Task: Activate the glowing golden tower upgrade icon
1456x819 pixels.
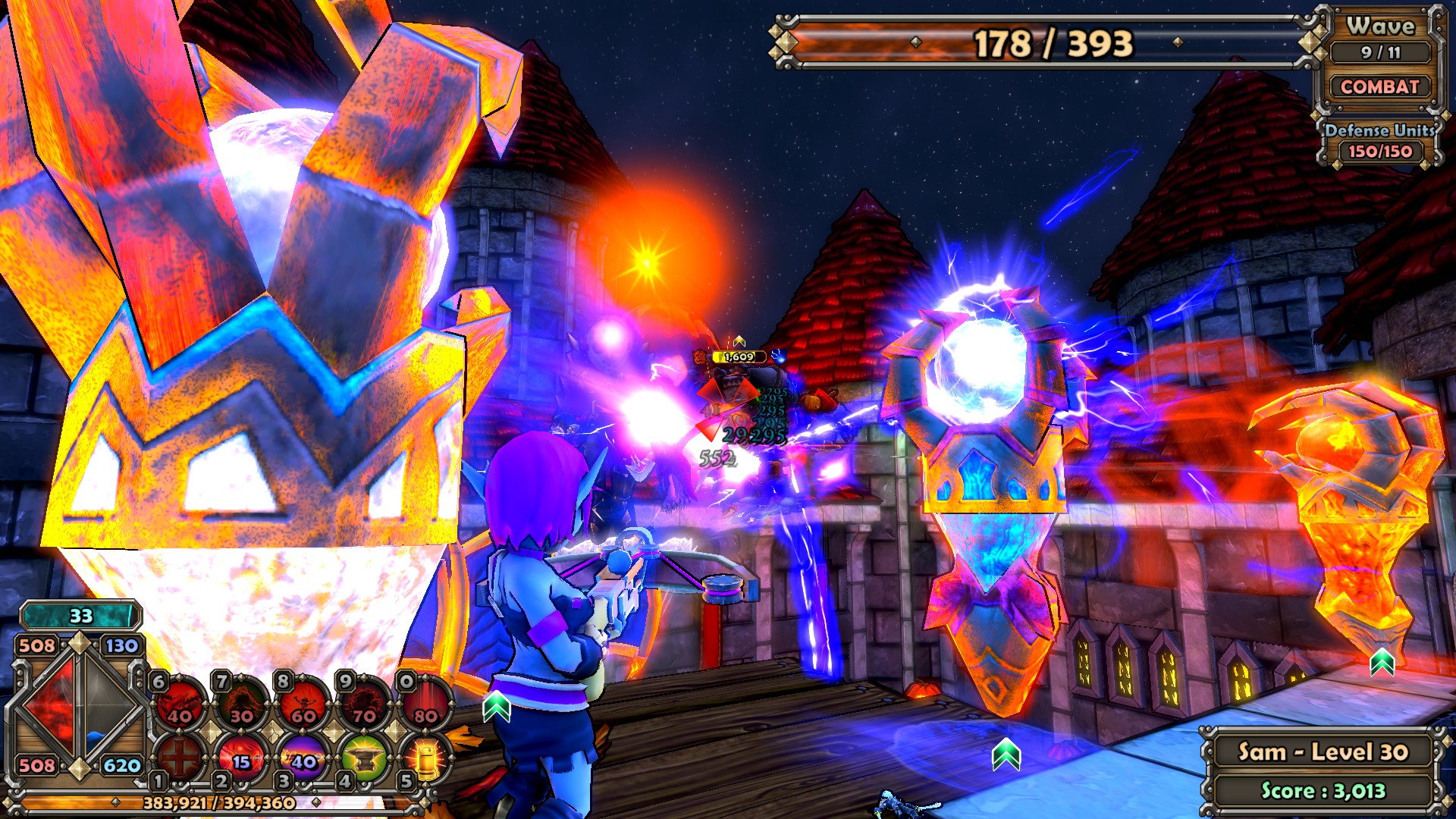Action: coord(425,756)
